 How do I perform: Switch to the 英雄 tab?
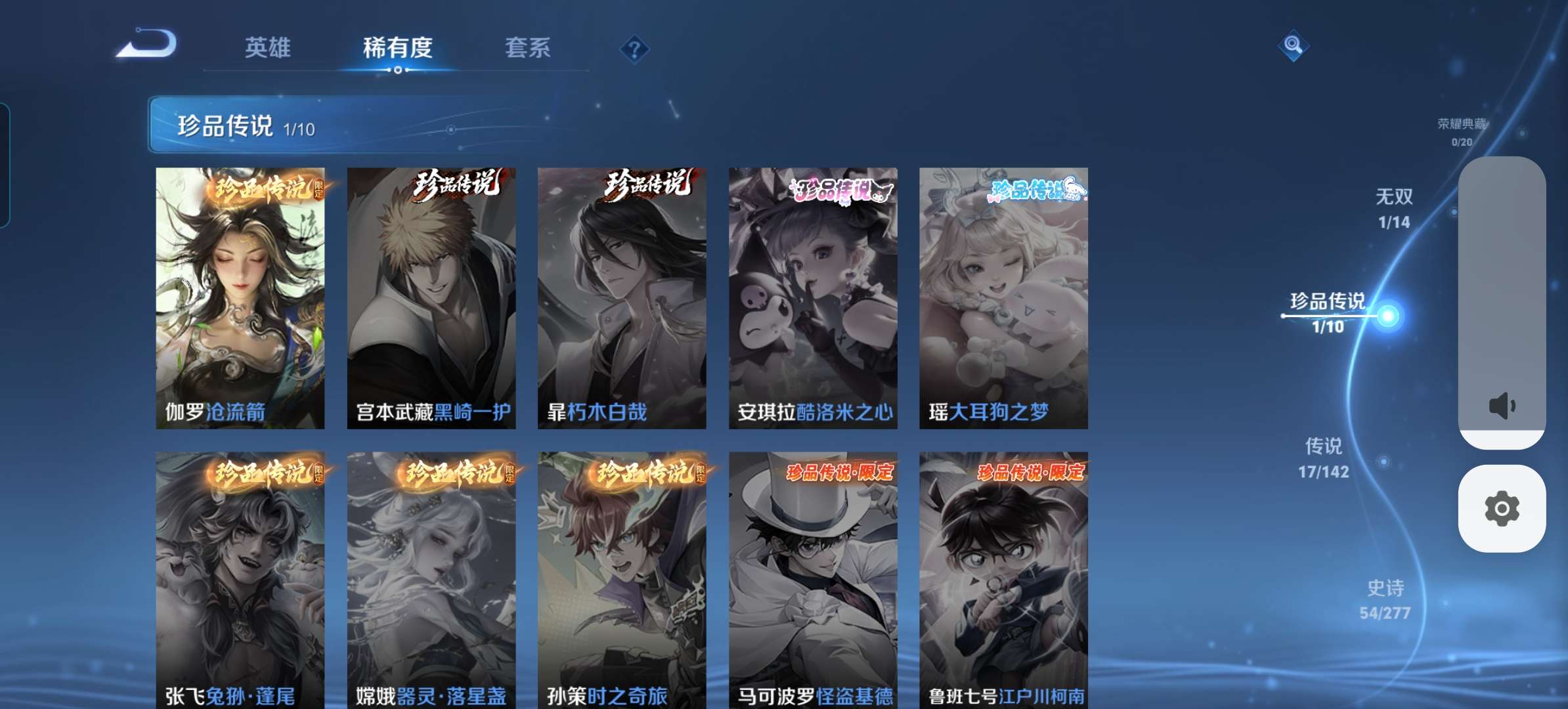269,48
